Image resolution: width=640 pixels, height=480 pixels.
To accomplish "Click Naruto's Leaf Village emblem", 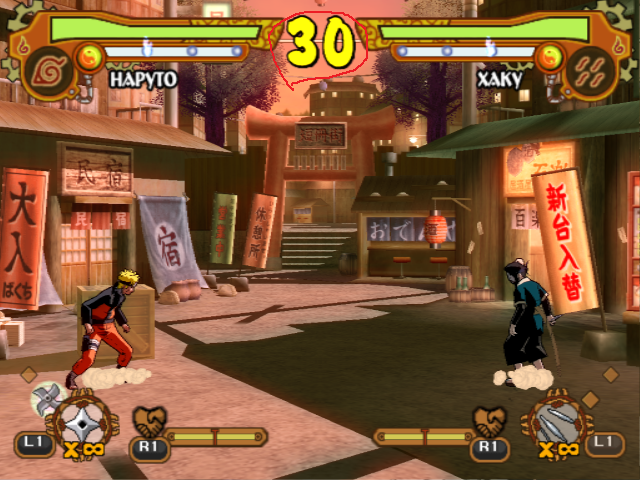I will click(45, 68).
